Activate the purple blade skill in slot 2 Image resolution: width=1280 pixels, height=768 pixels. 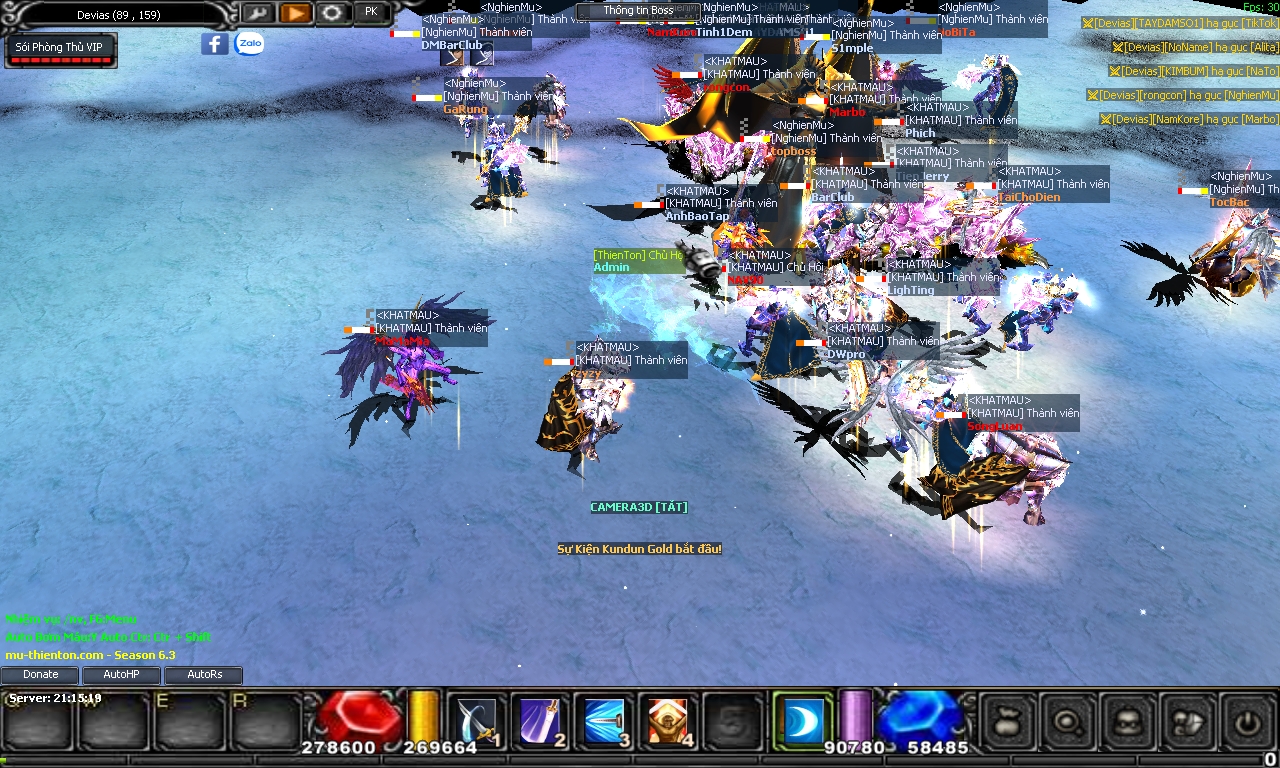click(540, 720)
